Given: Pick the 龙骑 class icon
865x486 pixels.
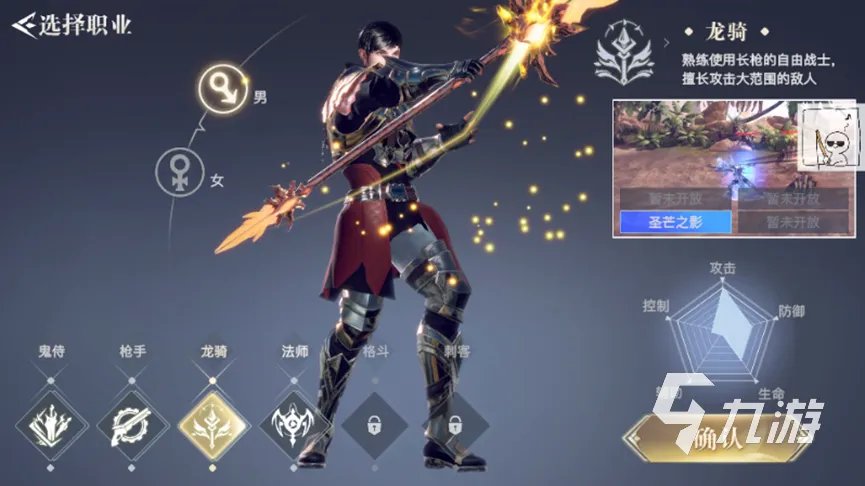Looking at the screenshot, I should click(x=214, y=424).
